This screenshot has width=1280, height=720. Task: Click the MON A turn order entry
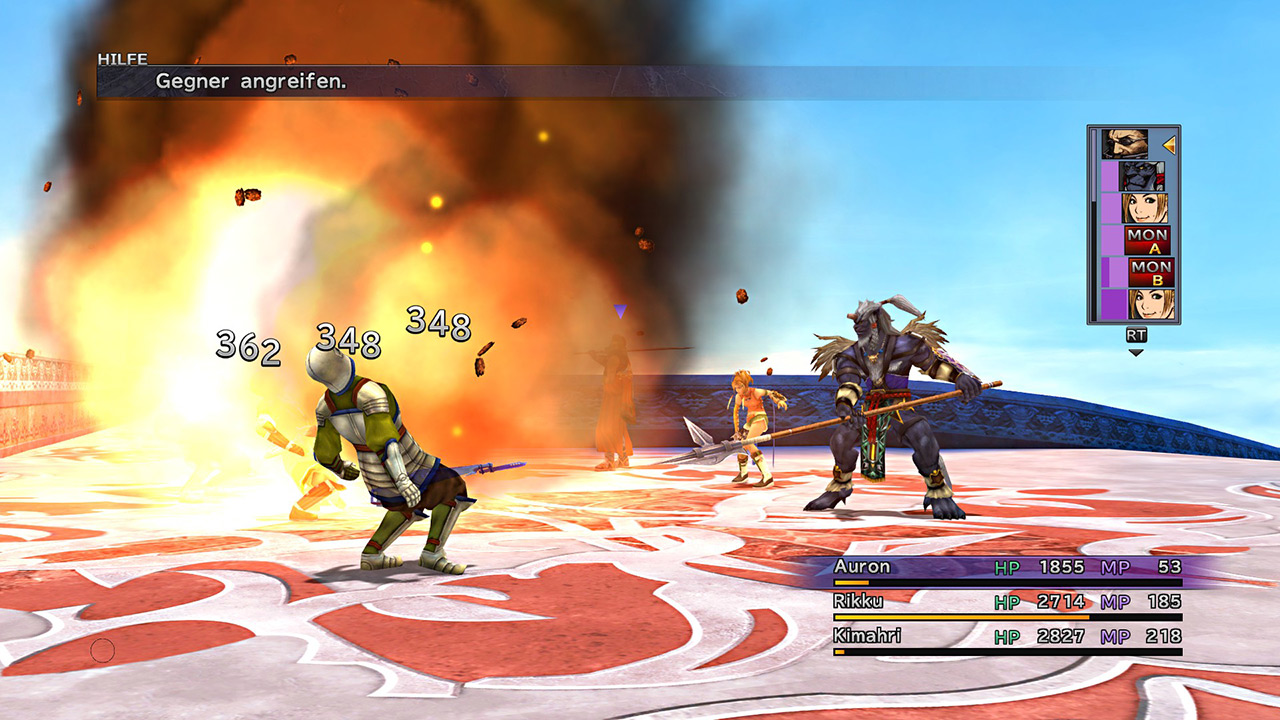[x=1147, y=240]
